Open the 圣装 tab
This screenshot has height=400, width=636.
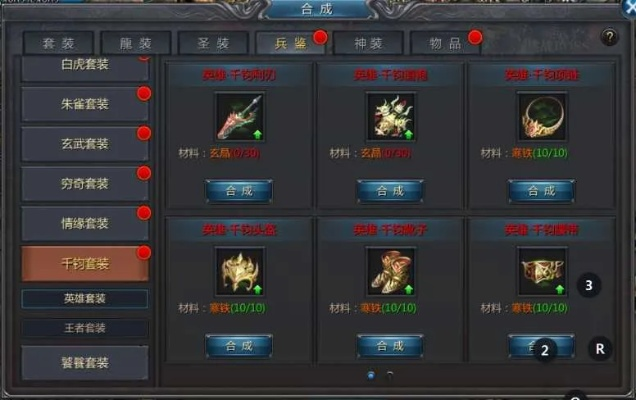click(x=213, y=44)
